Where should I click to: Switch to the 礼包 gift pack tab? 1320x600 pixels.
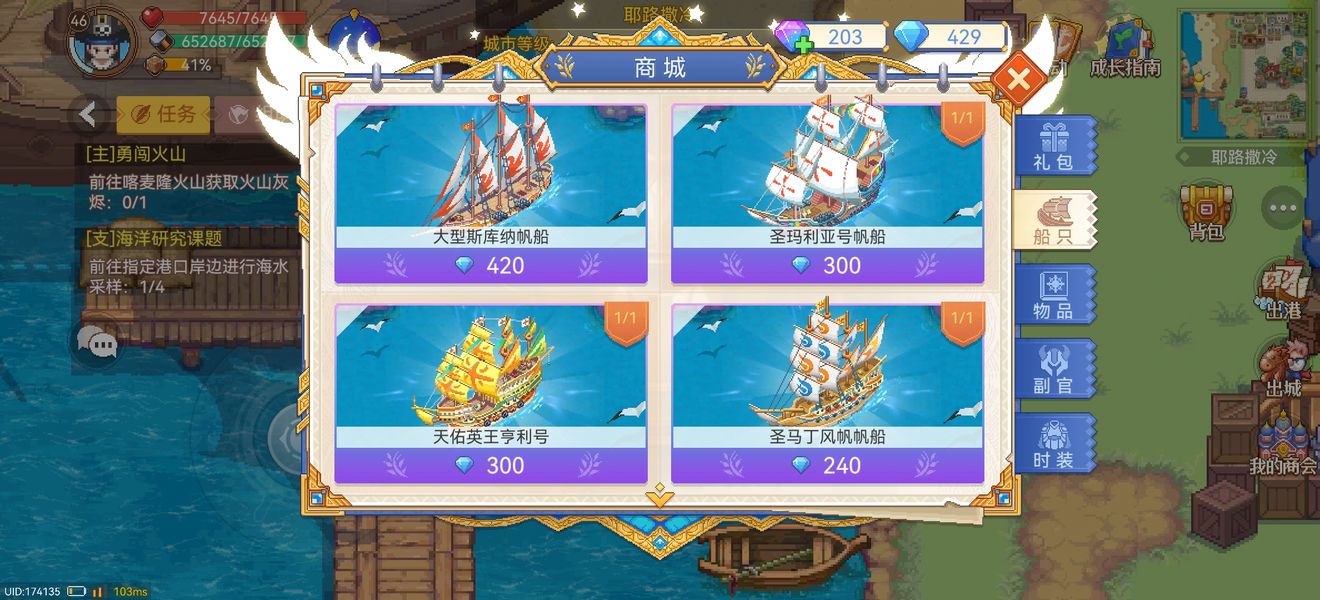1054,146
